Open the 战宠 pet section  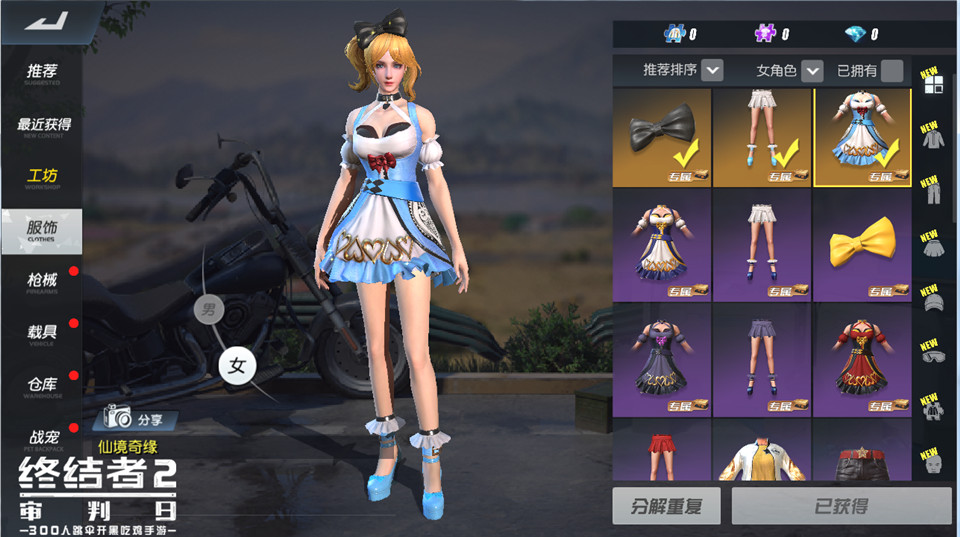point(42,438)
